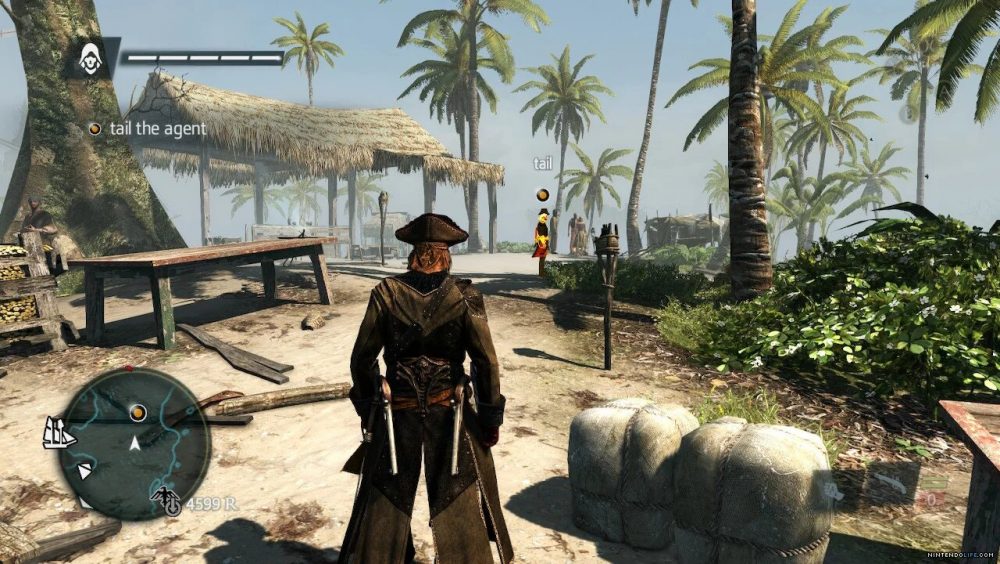The image size is (1000, 564).
Task: Click the faded sword weapon icon
Action: click(x=890, y=481)
